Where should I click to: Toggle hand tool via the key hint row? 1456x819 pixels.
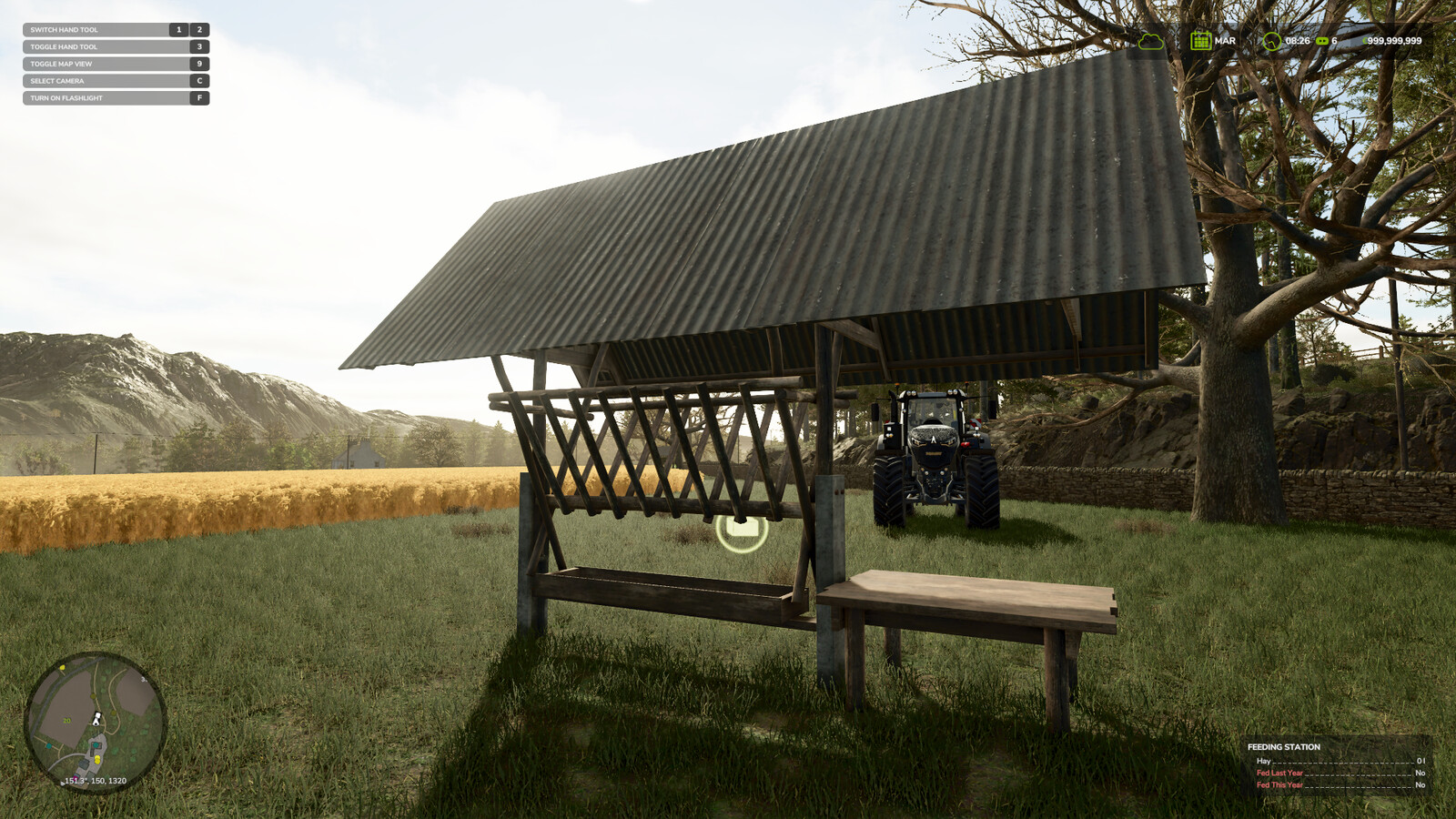[x=64, y=46]
